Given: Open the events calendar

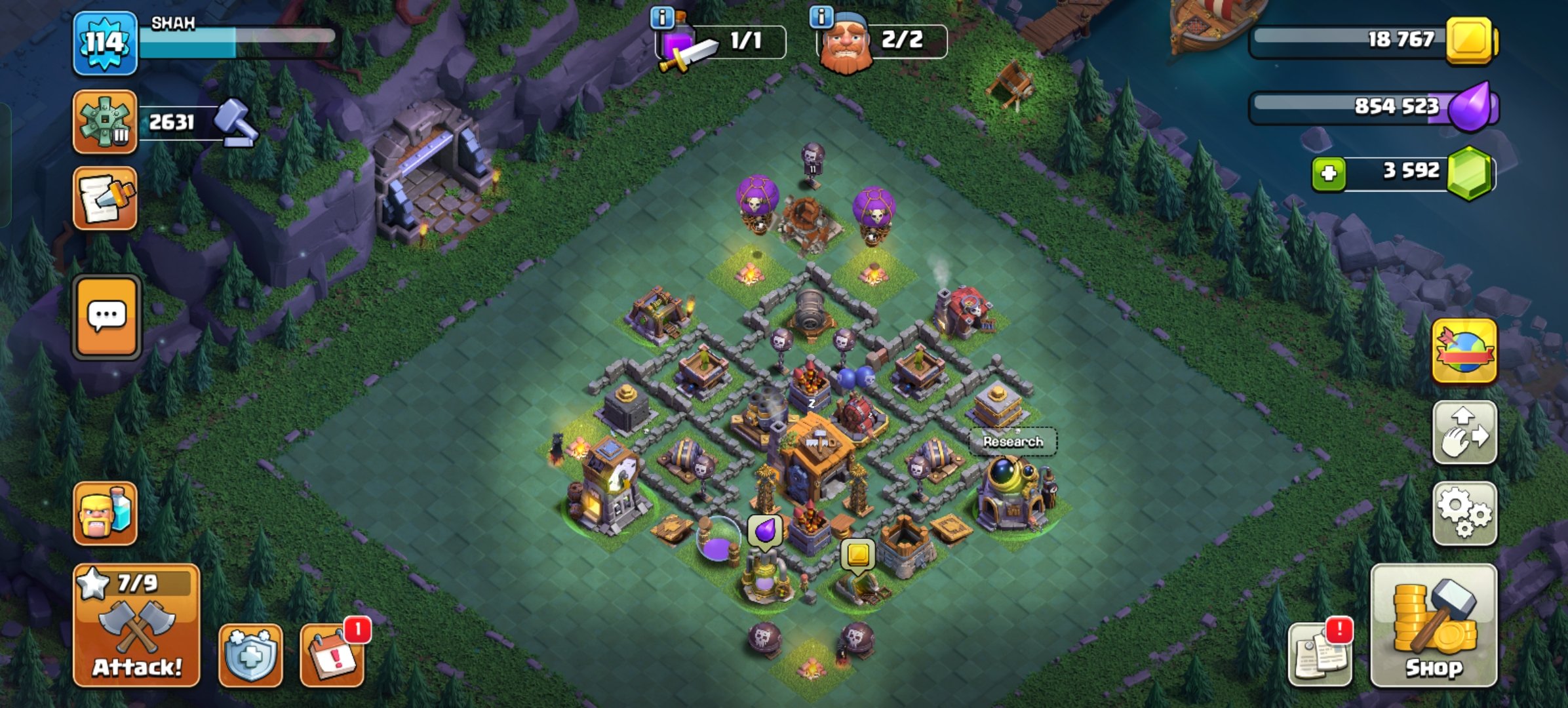Looking at the screenshot, I should click(x=332, y=655).
